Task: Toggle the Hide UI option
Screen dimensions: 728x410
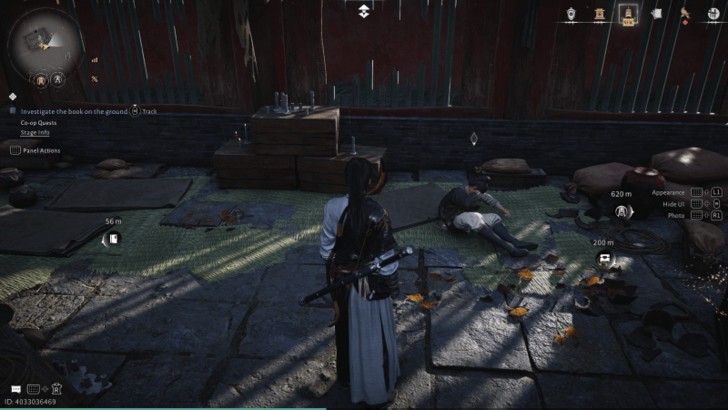Action: [x=674, y=203]
